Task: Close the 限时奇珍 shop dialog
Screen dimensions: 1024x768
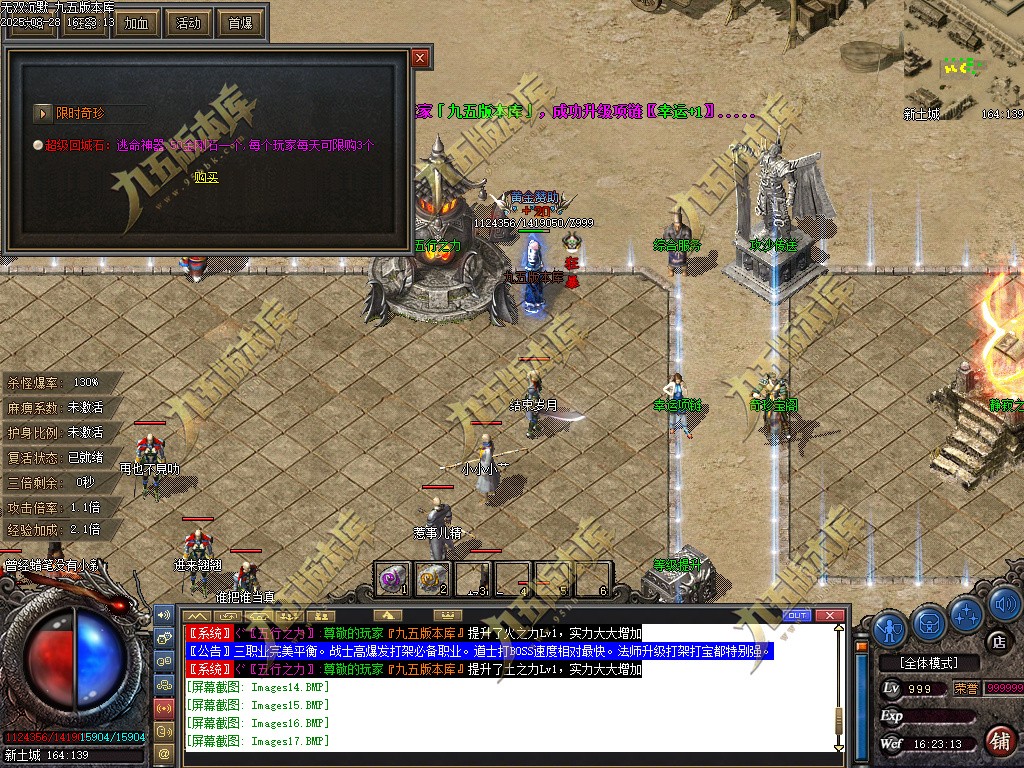Action: pyautogui.click(x=420, y=58)
